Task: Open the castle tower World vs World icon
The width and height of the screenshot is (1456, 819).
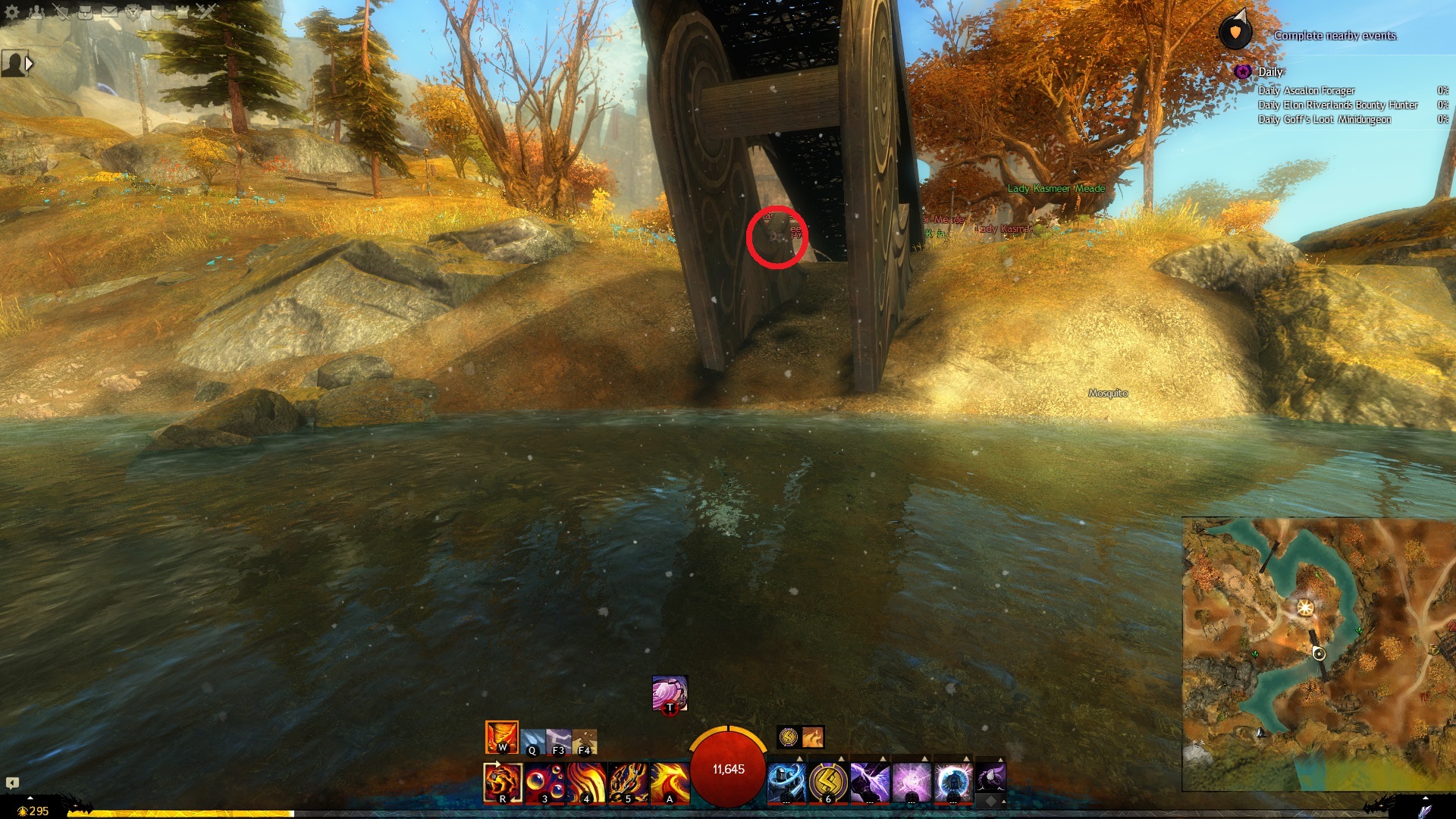Action: [x=182, y=12]
